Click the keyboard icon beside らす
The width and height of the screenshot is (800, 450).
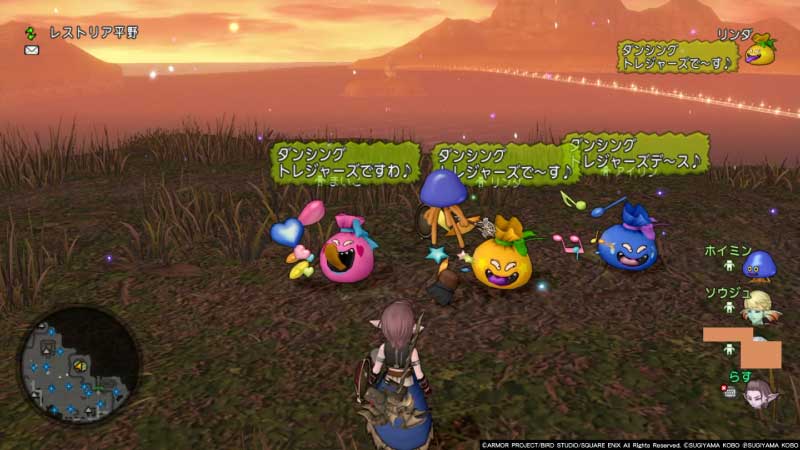(730, 391)
